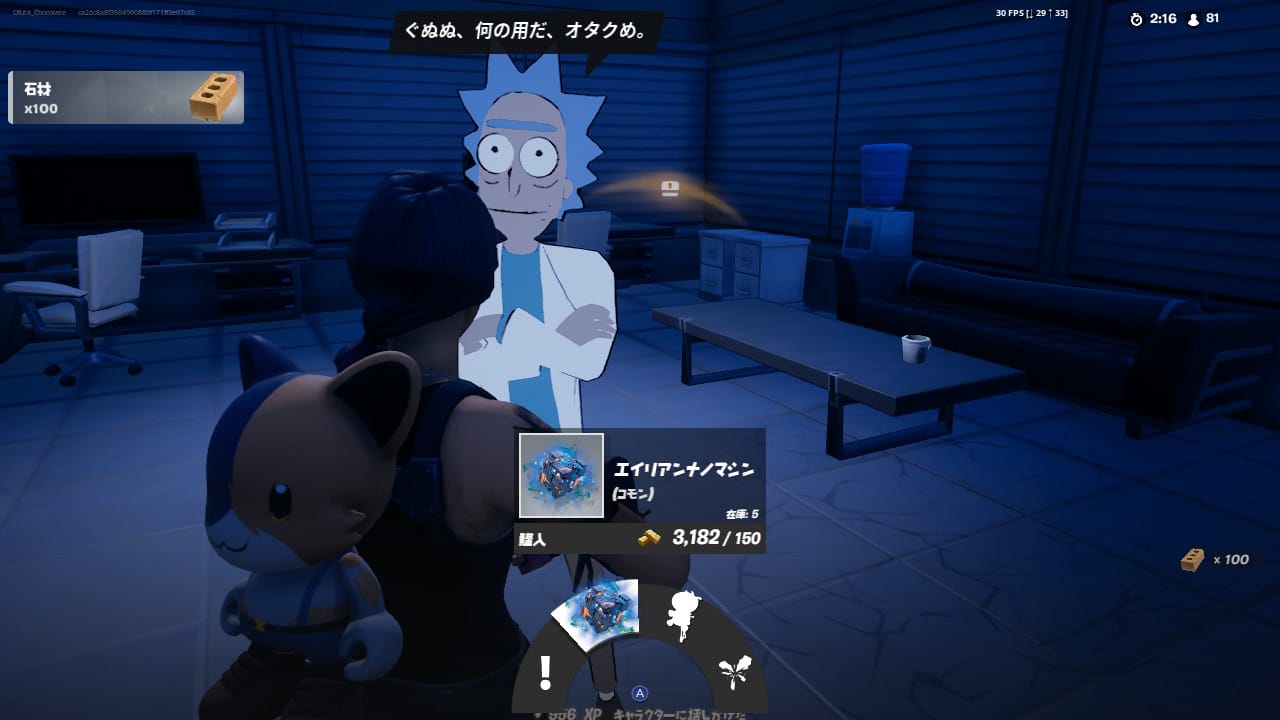Click the 購入 purchase label on the vendor panel
Screen dimensions: 1280x720
click(532, 538)
